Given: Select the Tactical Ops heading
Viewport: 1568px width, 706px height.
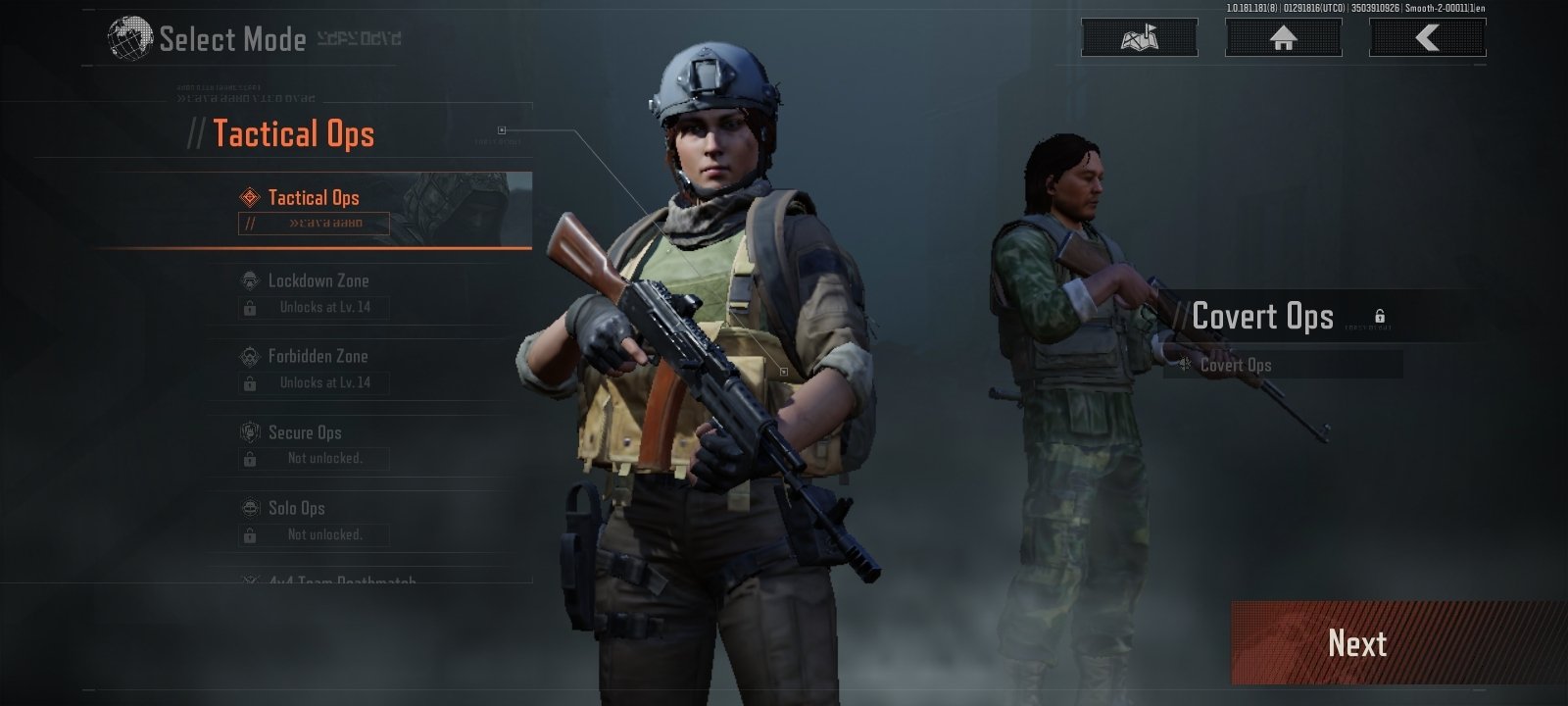Looking at the screenshot, I should tap(293, 134).
